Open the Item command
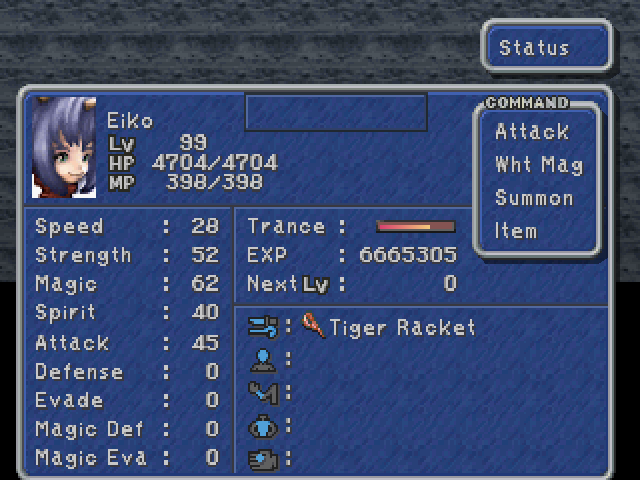 (x=516, y=231)
